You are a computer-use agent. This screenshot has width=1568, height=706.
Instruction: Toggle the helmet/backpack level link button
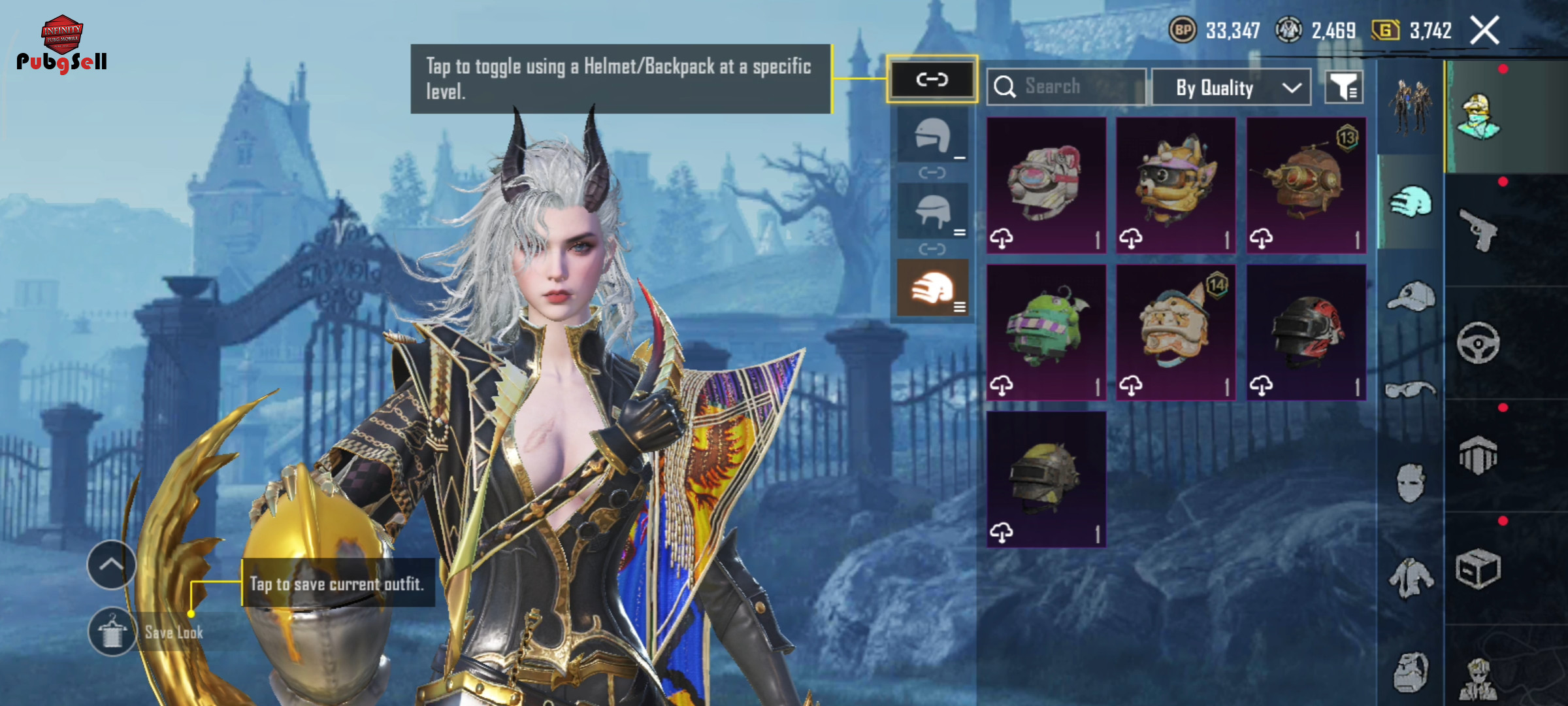[x=932, y=80]
